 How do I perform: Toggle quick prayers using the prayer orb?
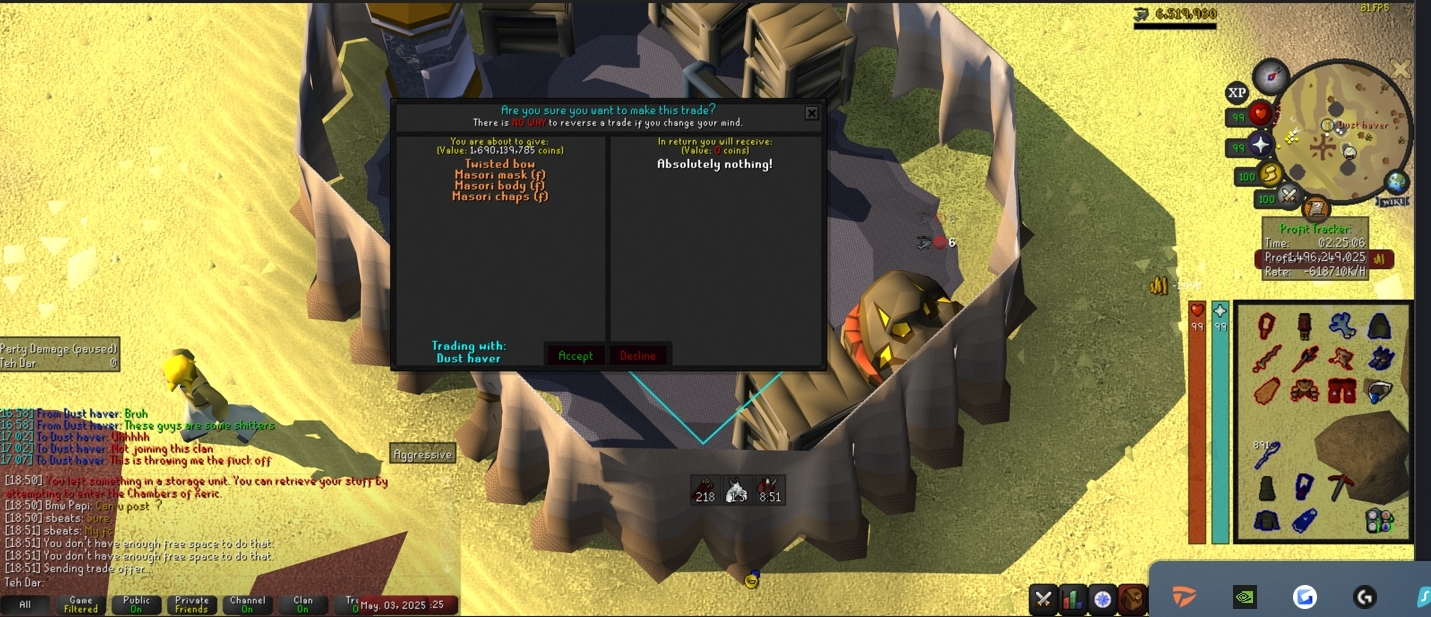[1262, 145]
